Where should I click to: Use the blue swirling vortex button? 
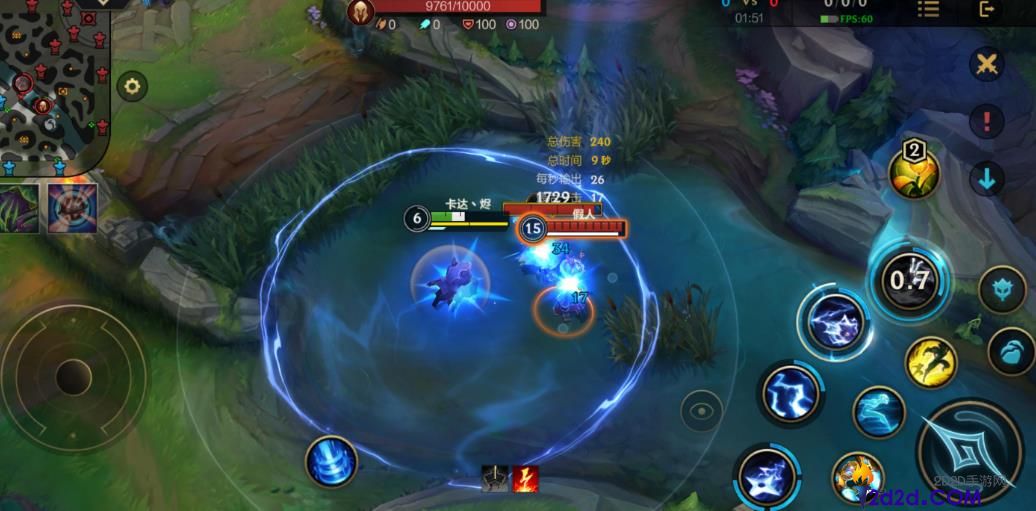pos(332,462)
